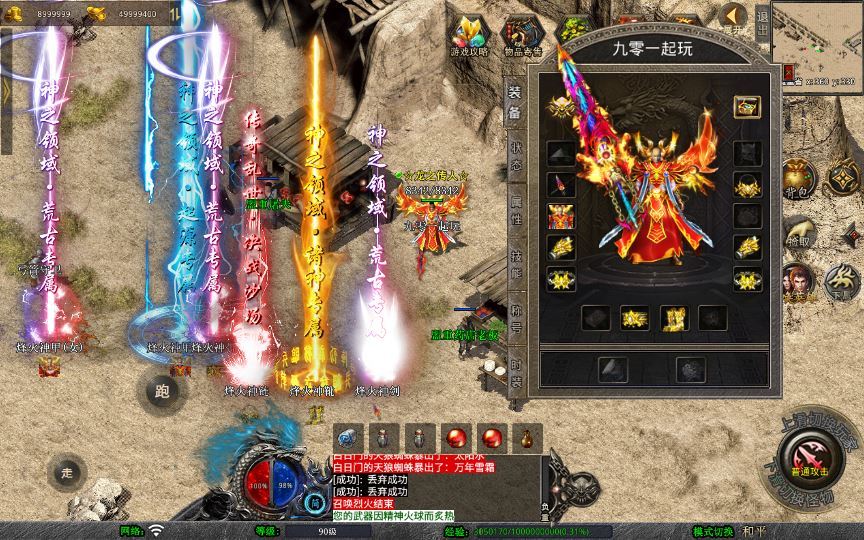This screenshot has height=540, width=864.
Task: Use the blue scroll in the quick bar
Action: (347, 437)
